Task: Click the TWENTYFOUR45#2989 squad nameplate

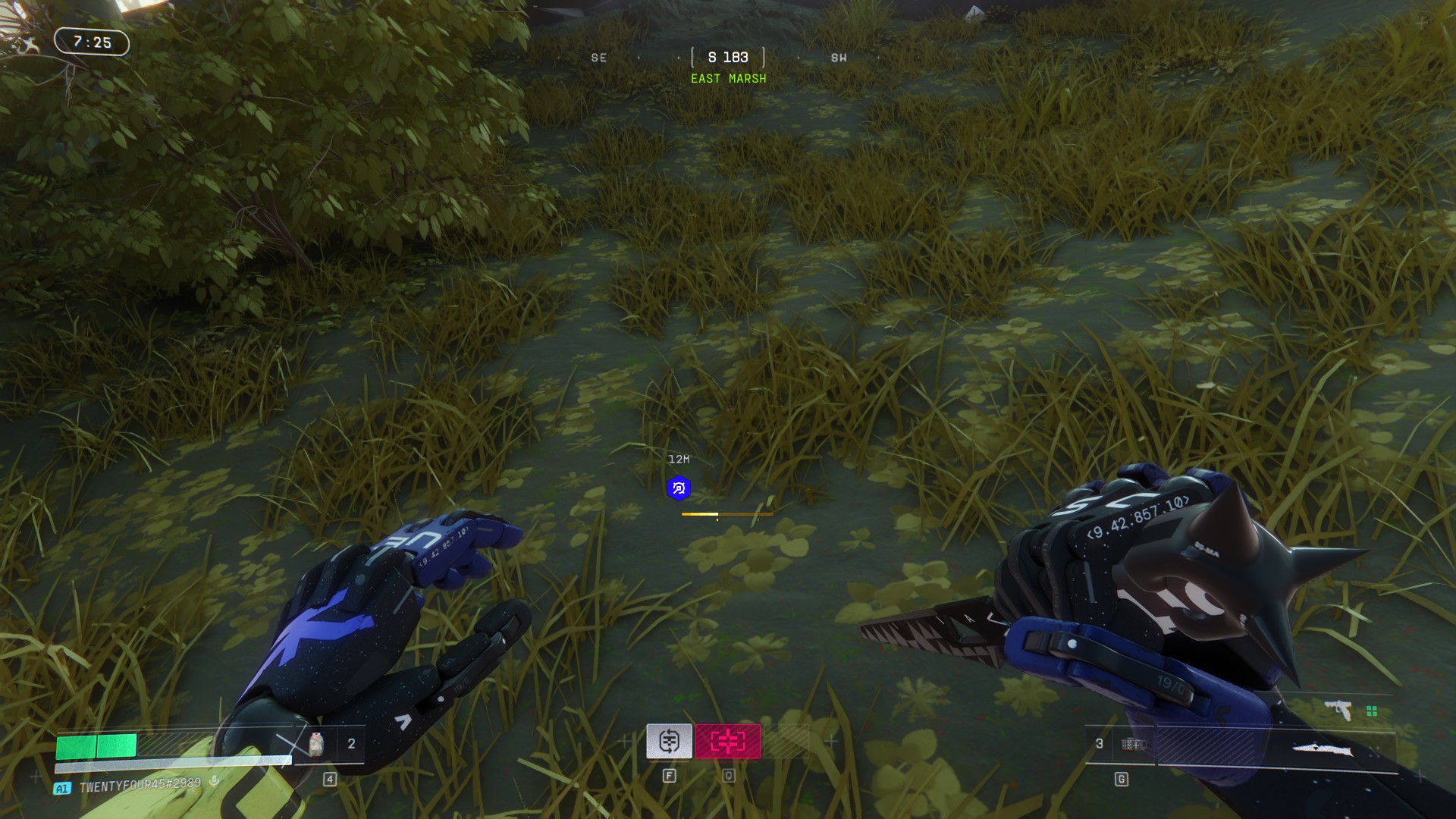Action: click(140, 786)
